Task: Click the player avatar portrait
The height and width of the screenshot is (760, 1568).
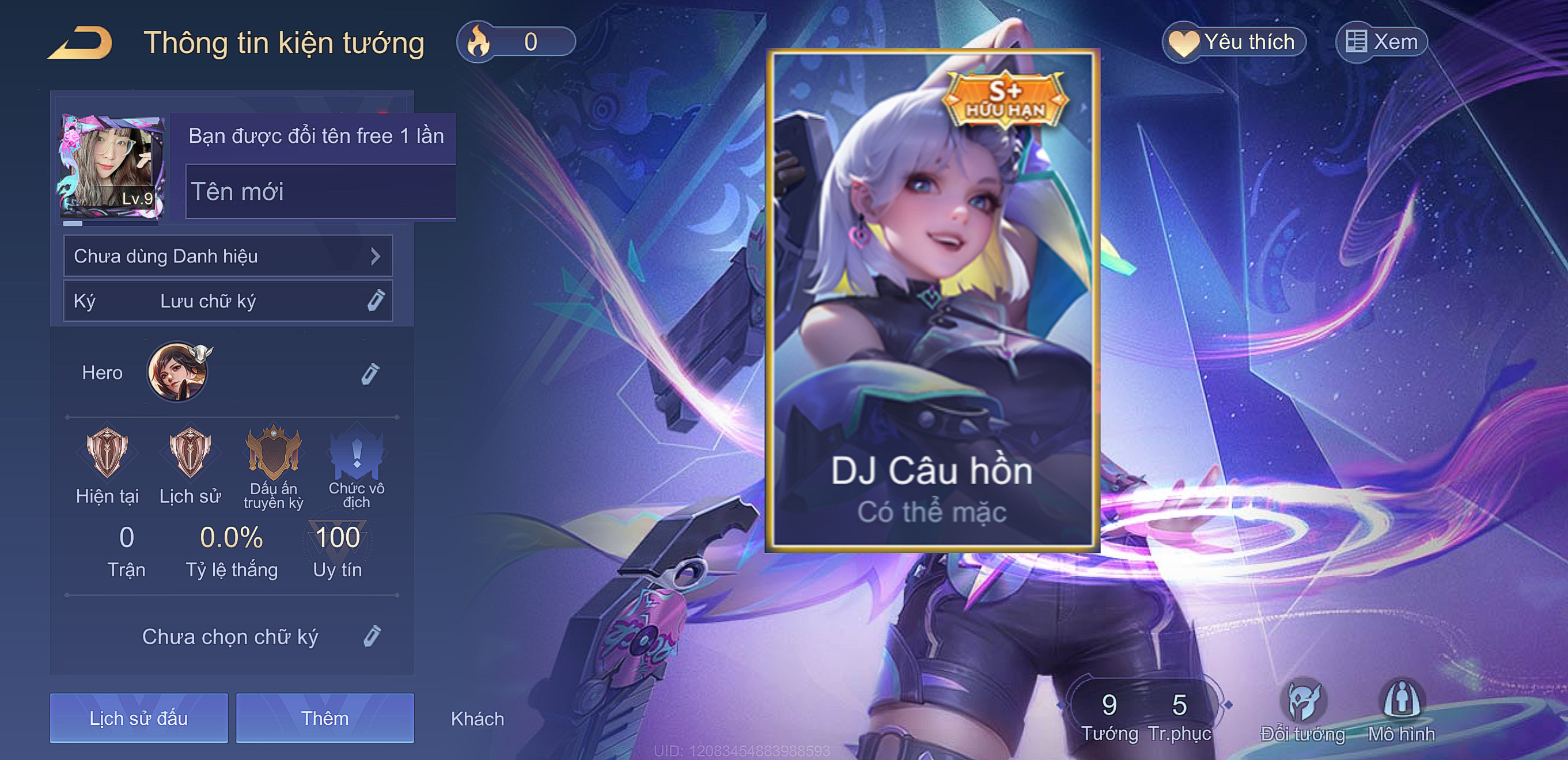Action: click(x=111, y=166)
